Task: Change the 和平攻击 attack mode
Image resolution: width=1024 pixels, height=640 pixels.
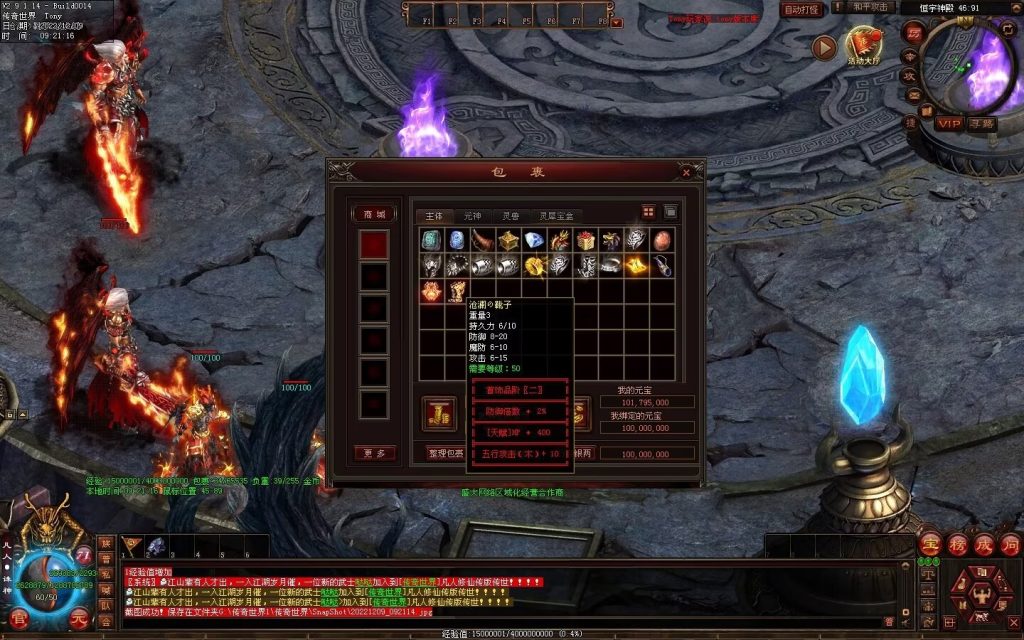Action: point(871,7)
